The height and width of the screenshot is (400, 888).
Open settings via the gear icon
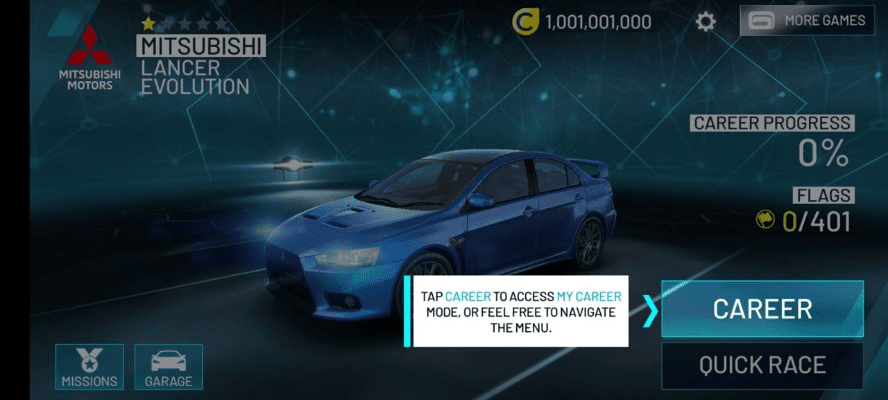click(706, 21)
